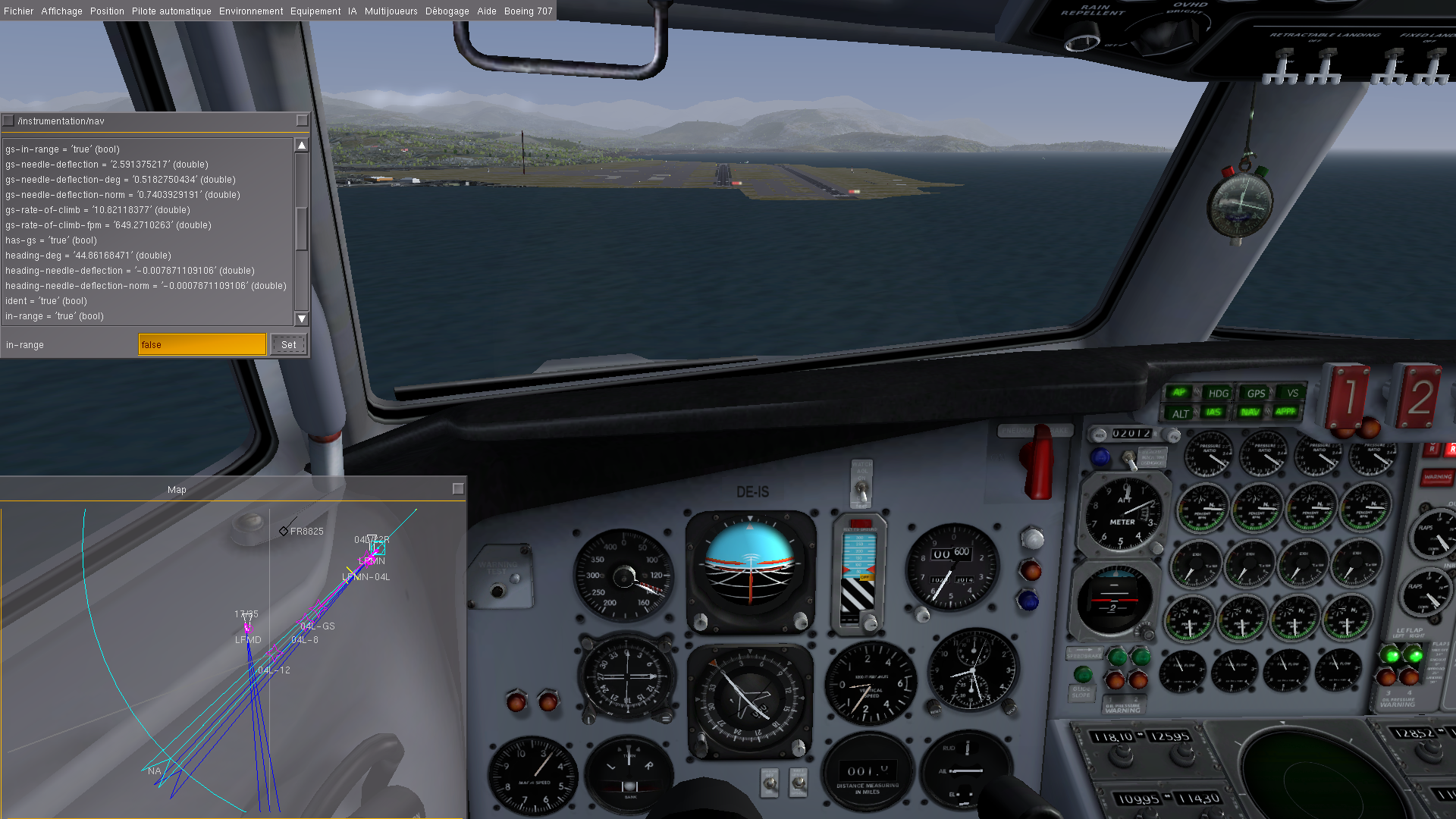Focus the in-range value input field
Image resolution: width=1456 pixels, height=819 pixels.
(x=202, y=345)
